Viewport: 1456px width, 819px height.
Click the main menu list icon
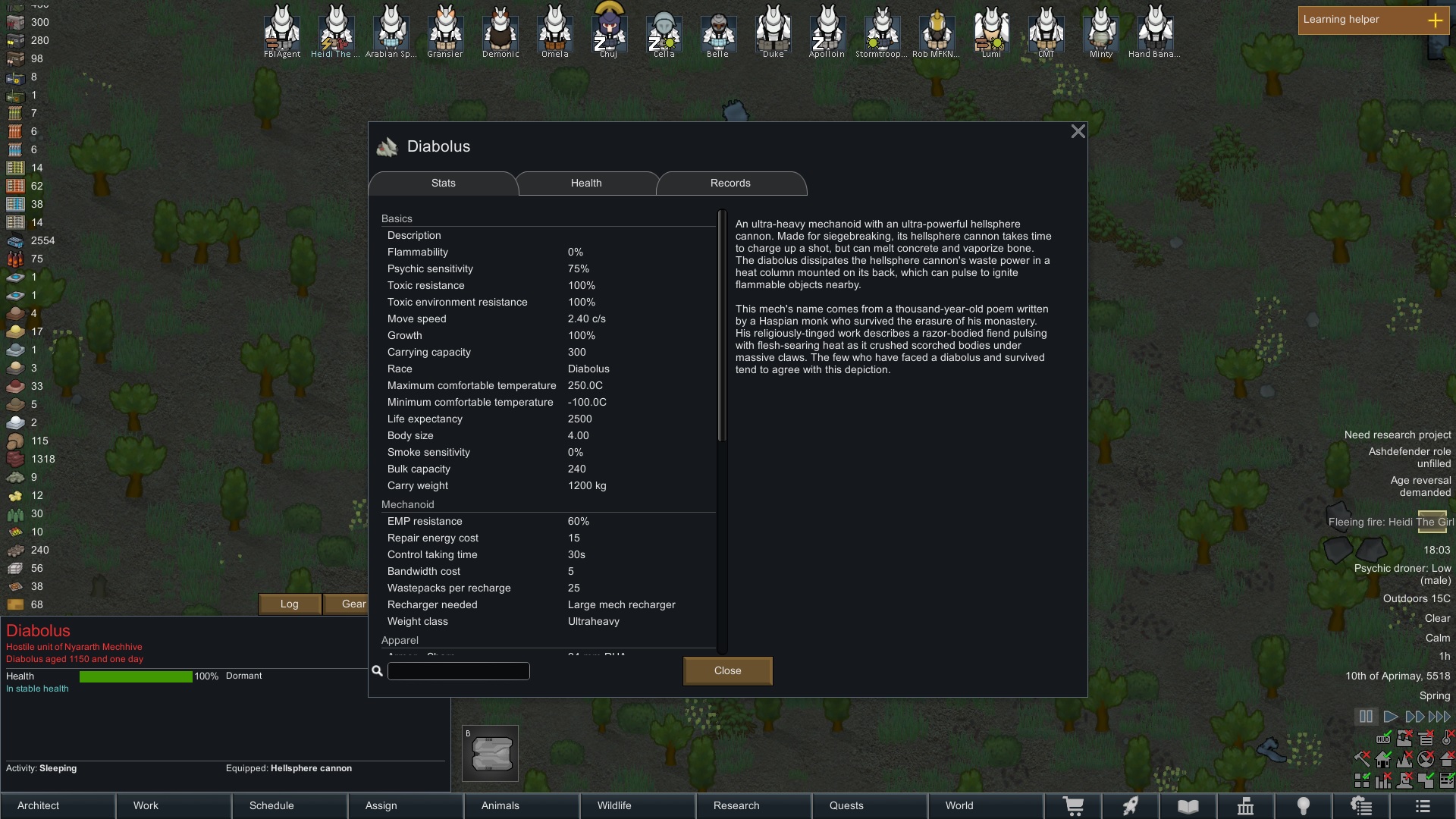1422,805
